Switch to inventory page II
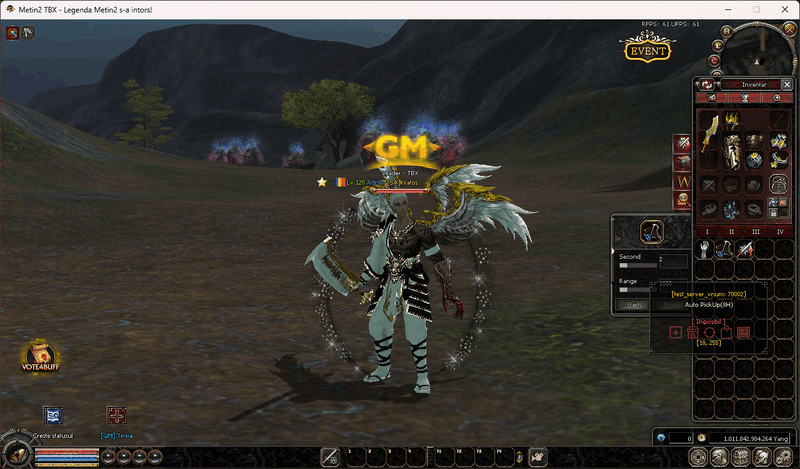This screenshot has width=800, height=469. pos(732,231)
